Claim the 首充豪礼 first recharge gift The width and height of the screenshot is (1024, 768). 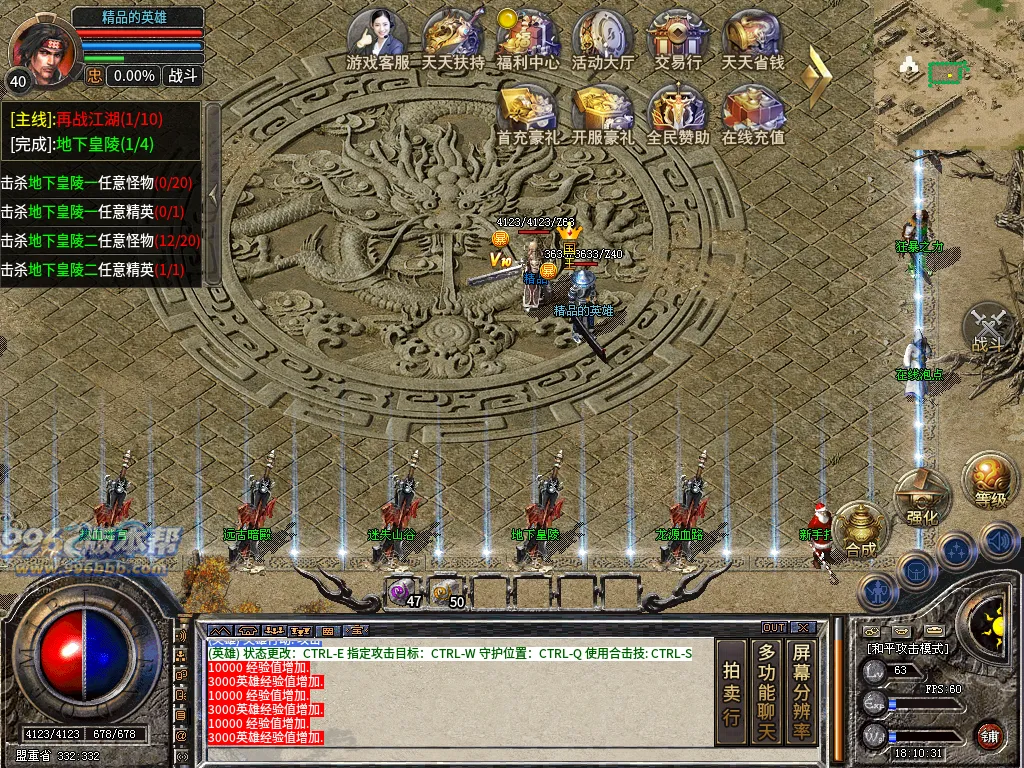(527, 112)
